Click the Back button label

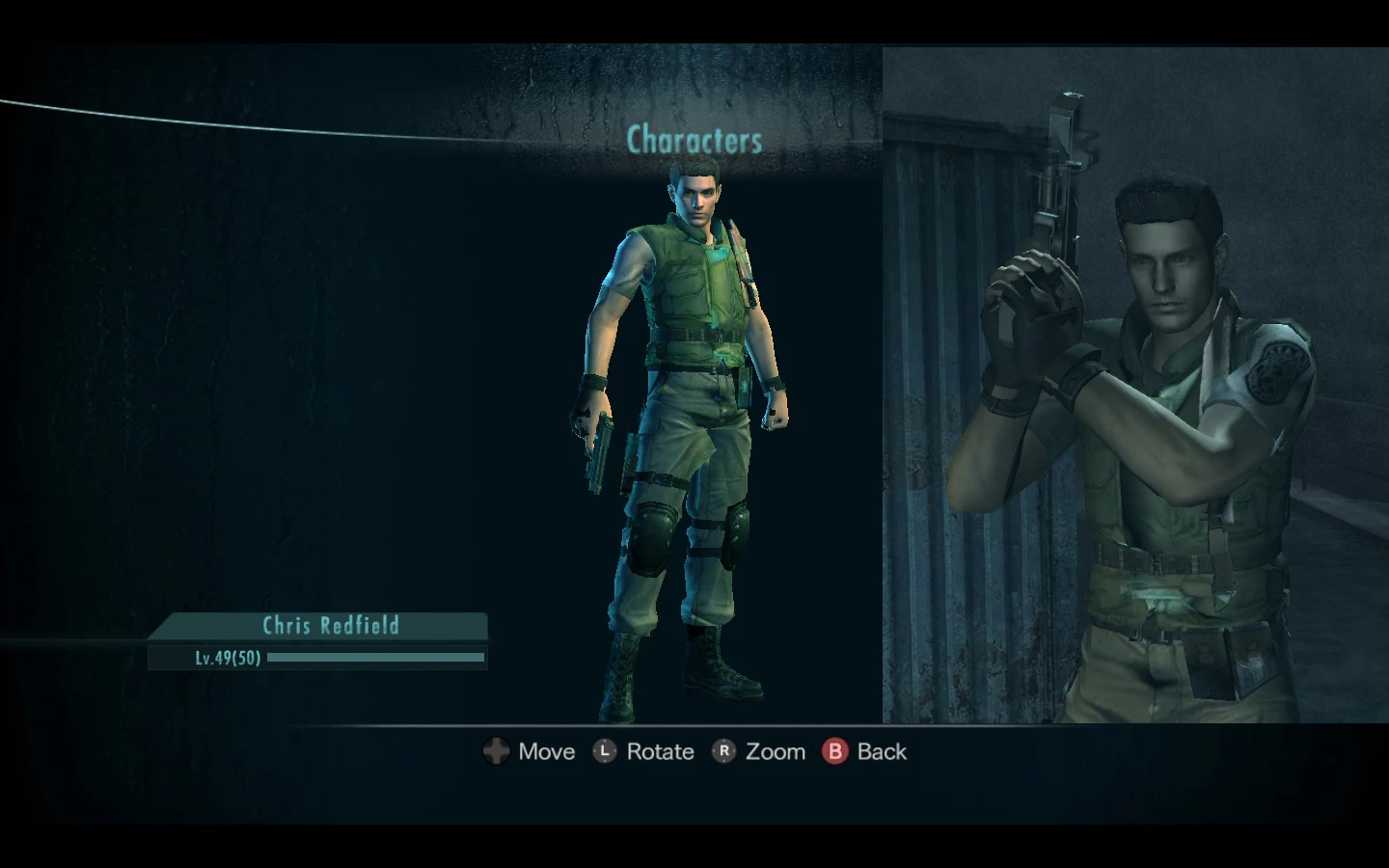[x=882, y=751]
